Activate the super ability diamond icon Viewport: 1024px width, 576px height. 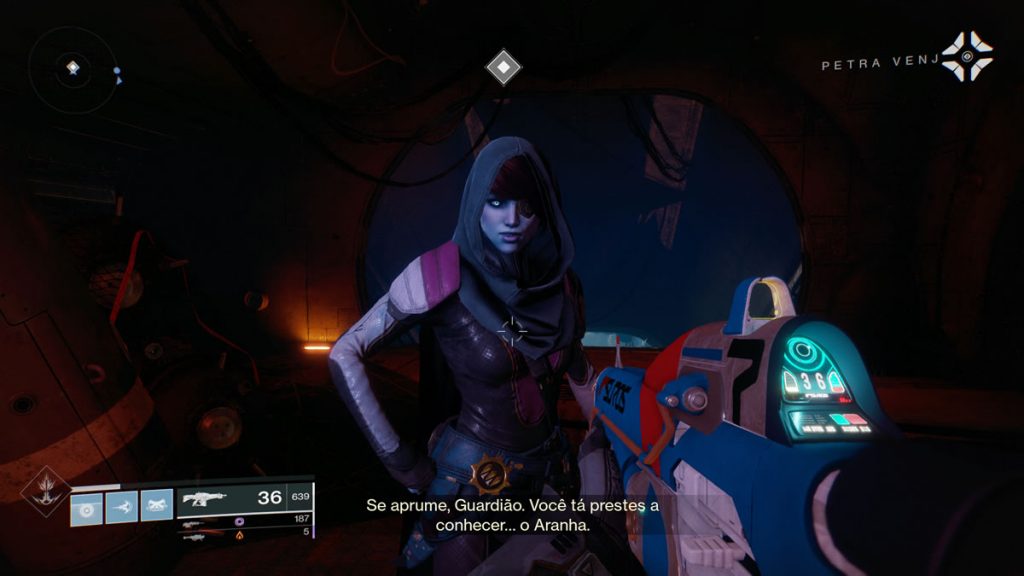click(46, 493)
